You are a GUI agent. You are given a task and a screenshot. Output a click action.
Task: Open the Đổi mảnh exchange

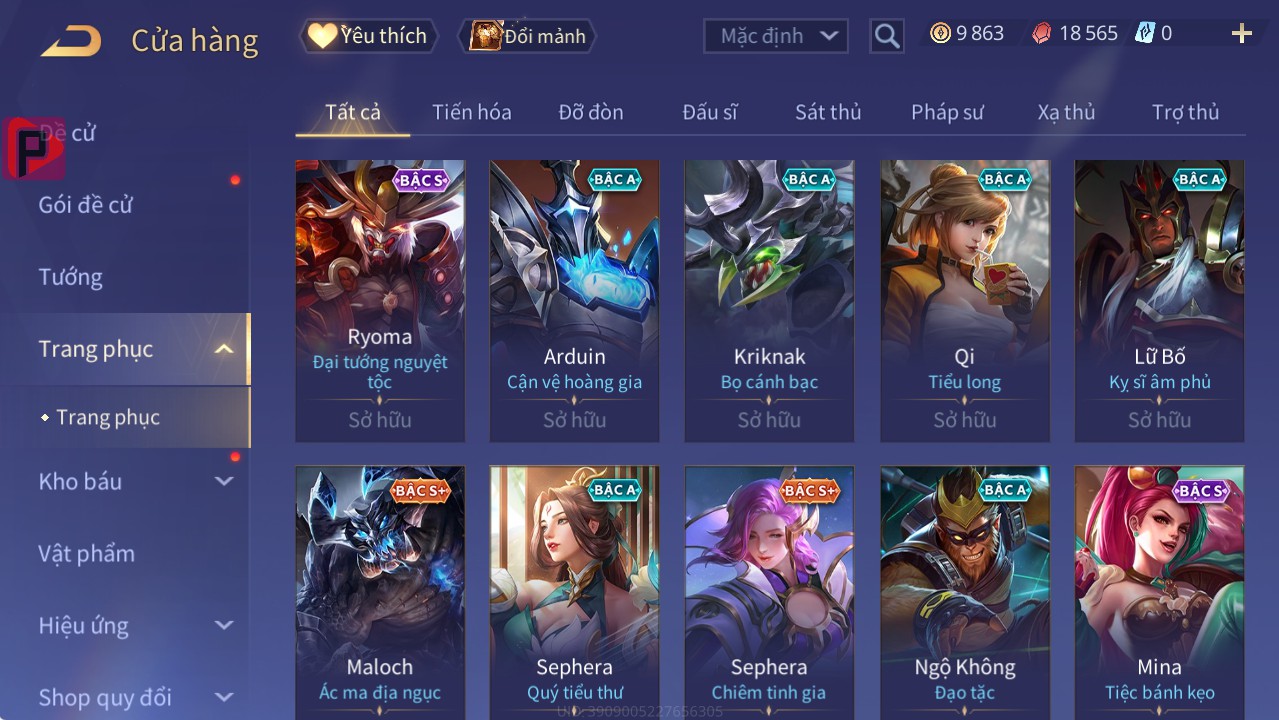[527, 36]
